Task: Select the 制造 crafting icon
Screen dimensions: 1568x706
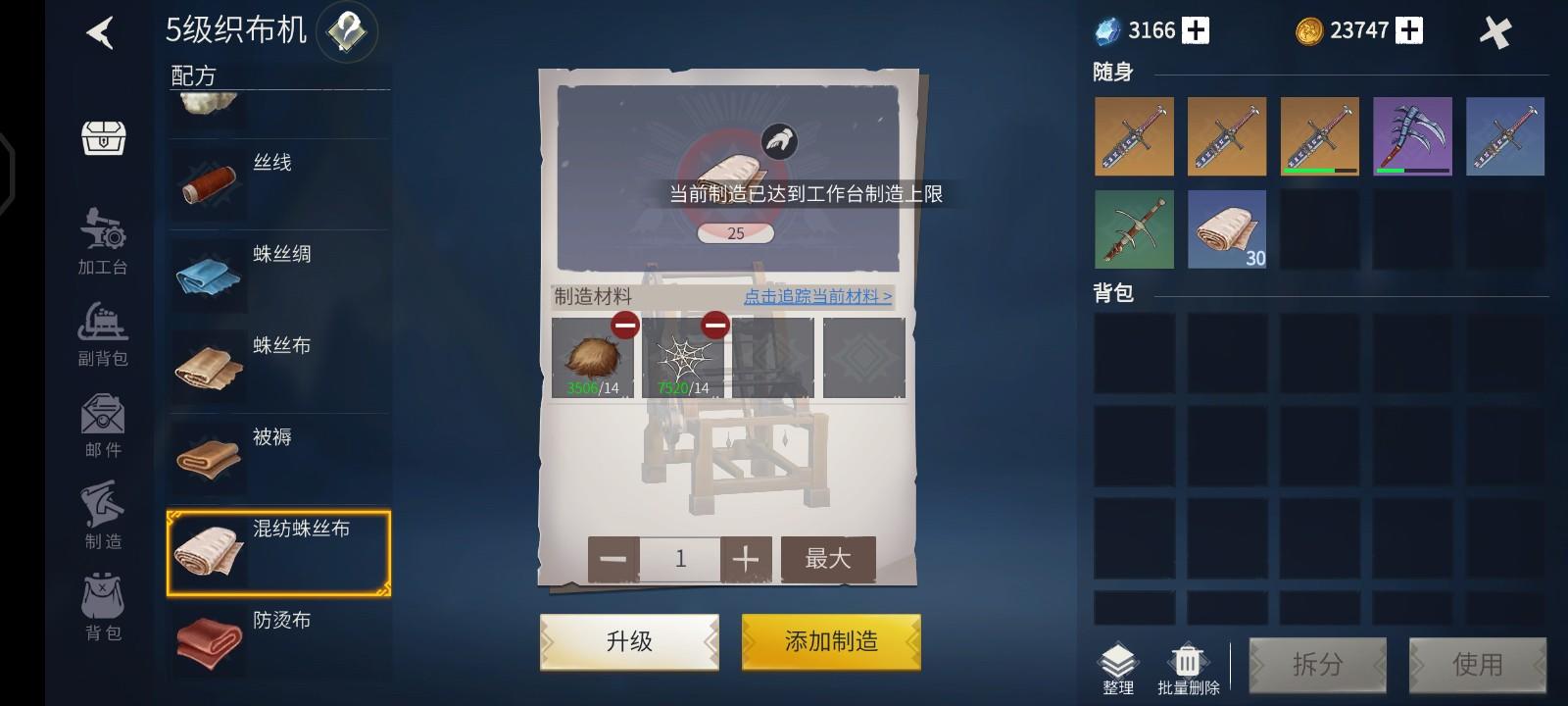Action: click(x=103, y=510)
